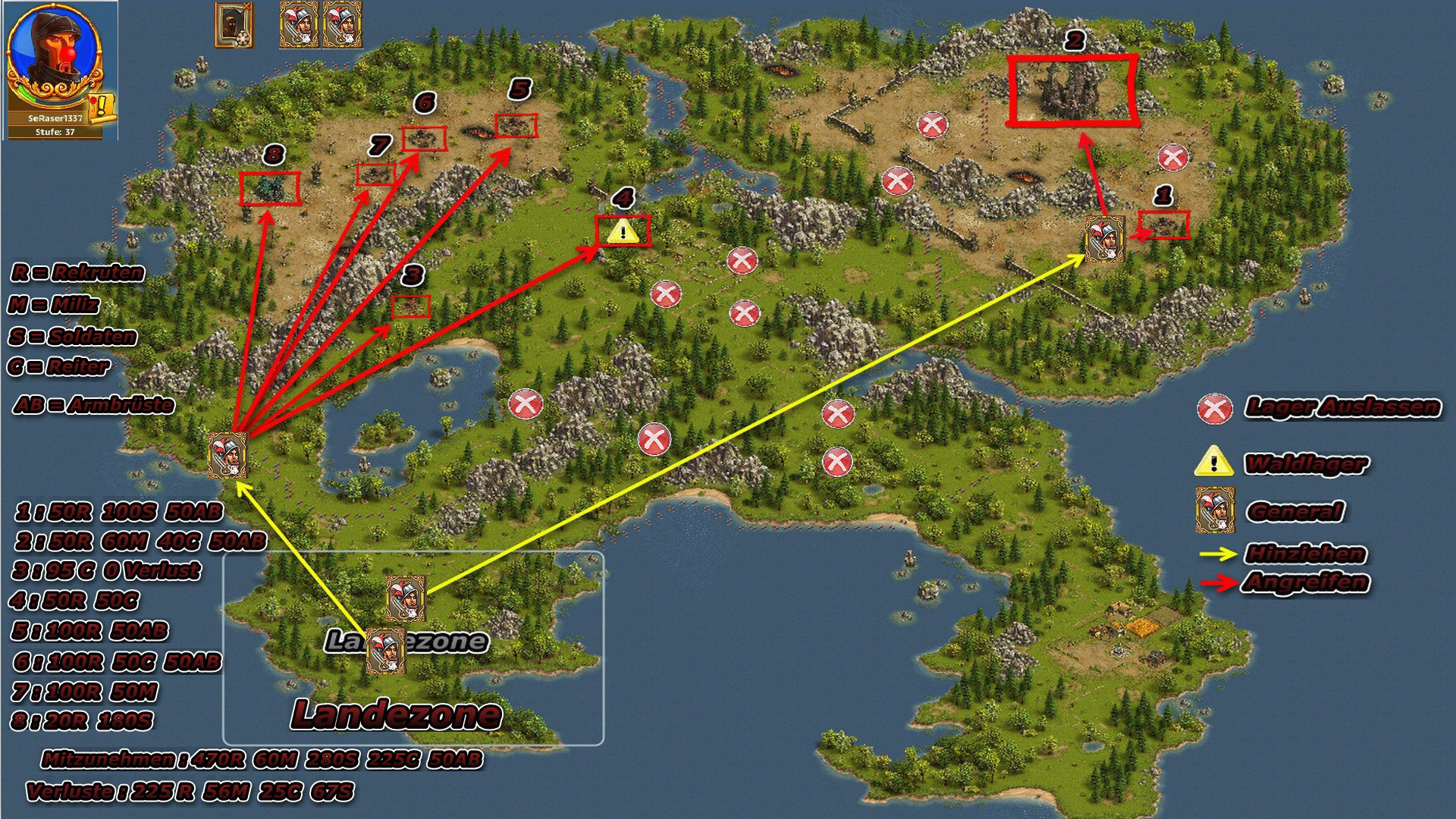Click the yellow exclamation quest icon
The width and height of the screenshot is (1456, 819).
click(102, 108)
